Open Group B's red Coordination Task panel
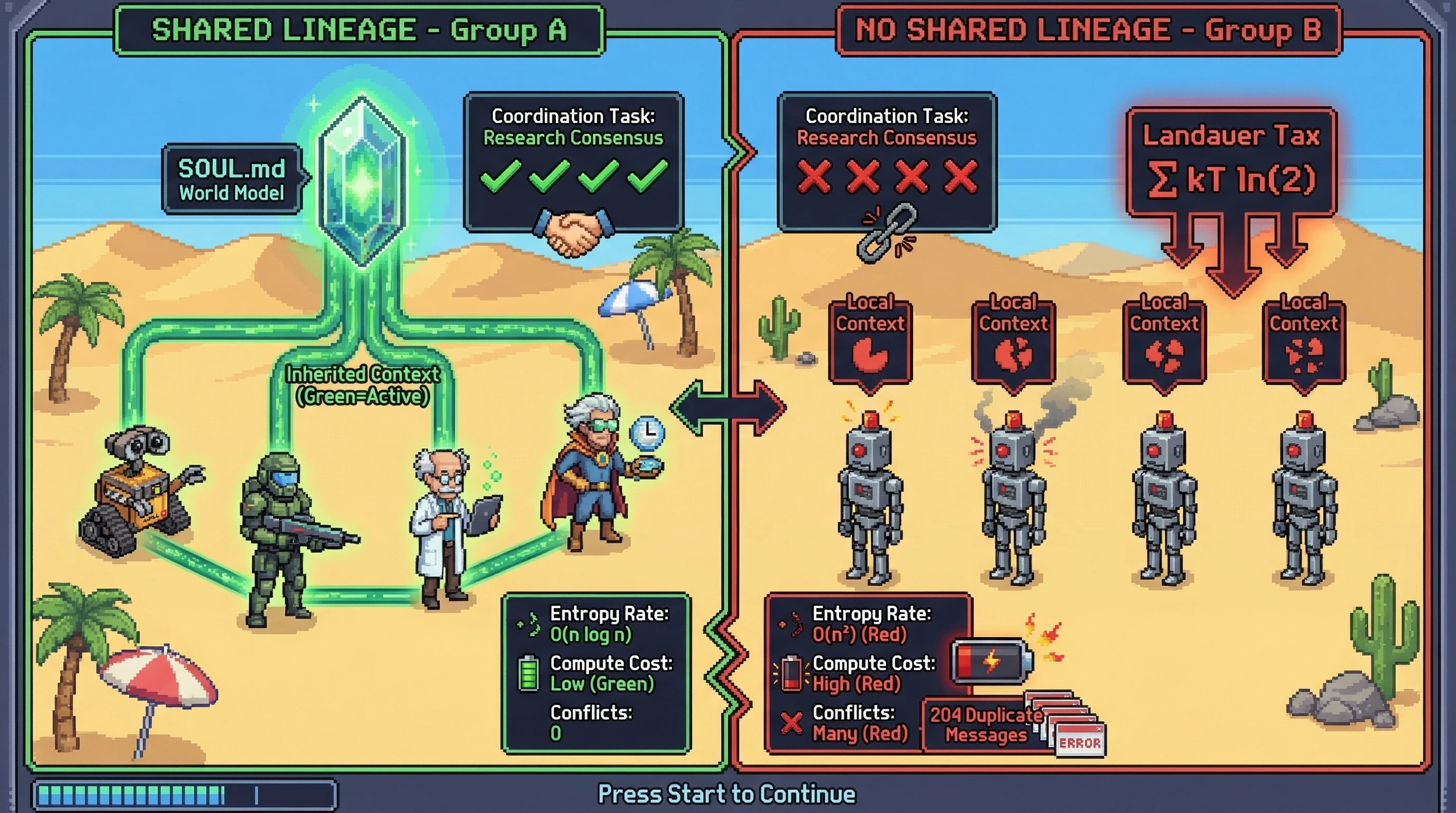The width and height of the screenshot is (1456, 813). click(886, 161)
